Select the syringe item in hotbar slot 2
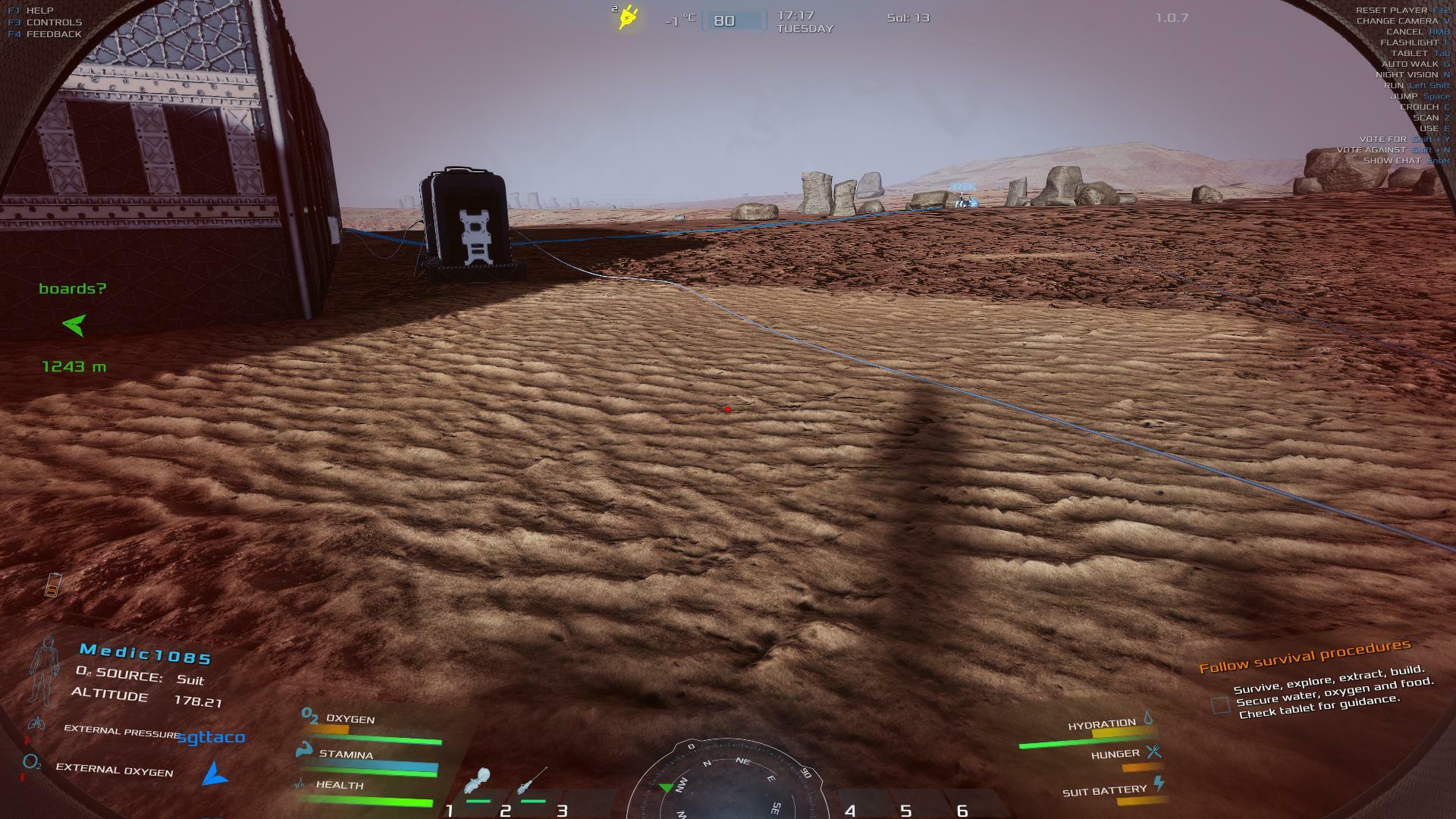Screen dimensions: 1456x819 (531, 781)
